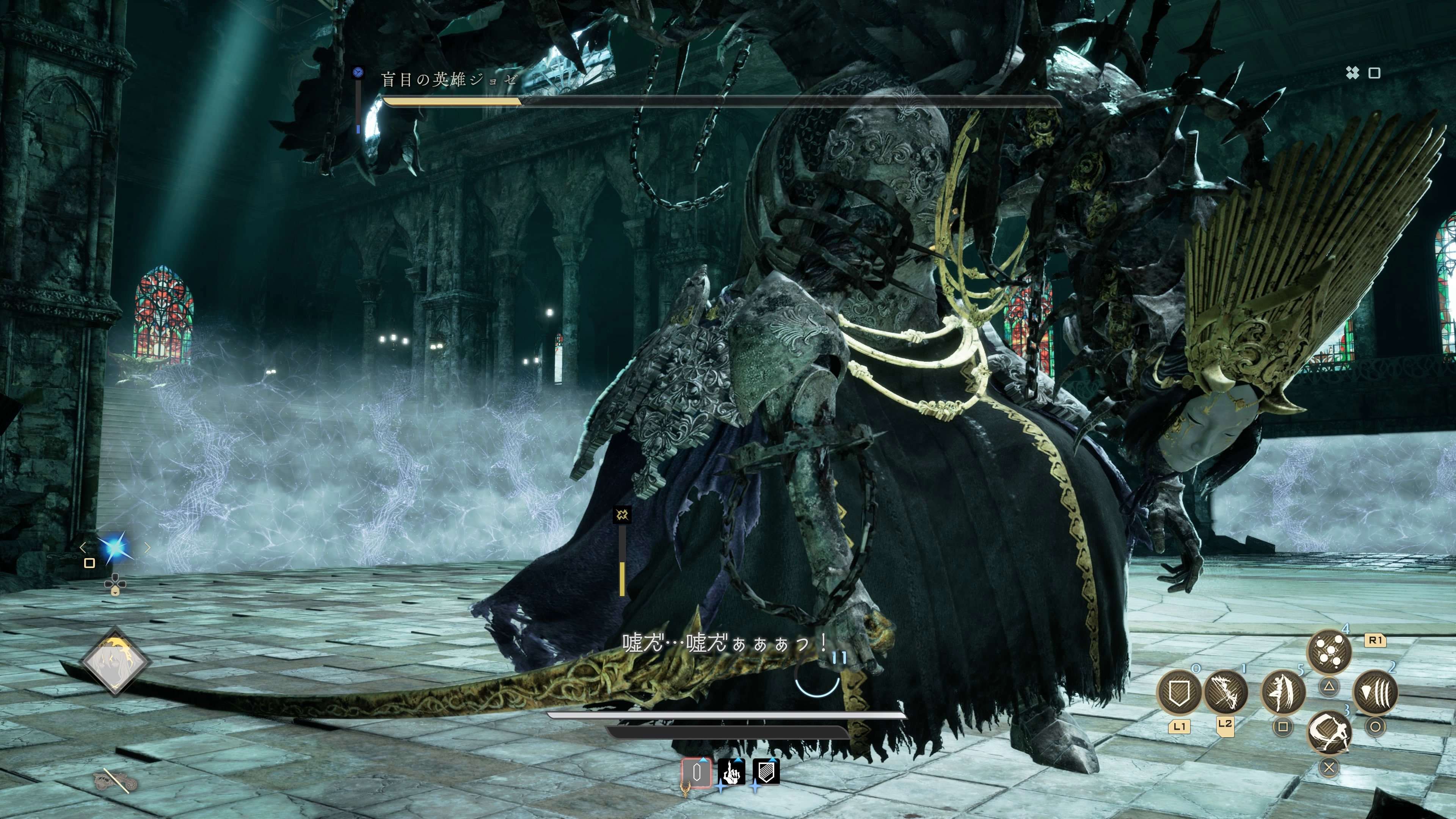
Task: Use the dancer with ribbon skill
Action: click(x=1283, y=691)
